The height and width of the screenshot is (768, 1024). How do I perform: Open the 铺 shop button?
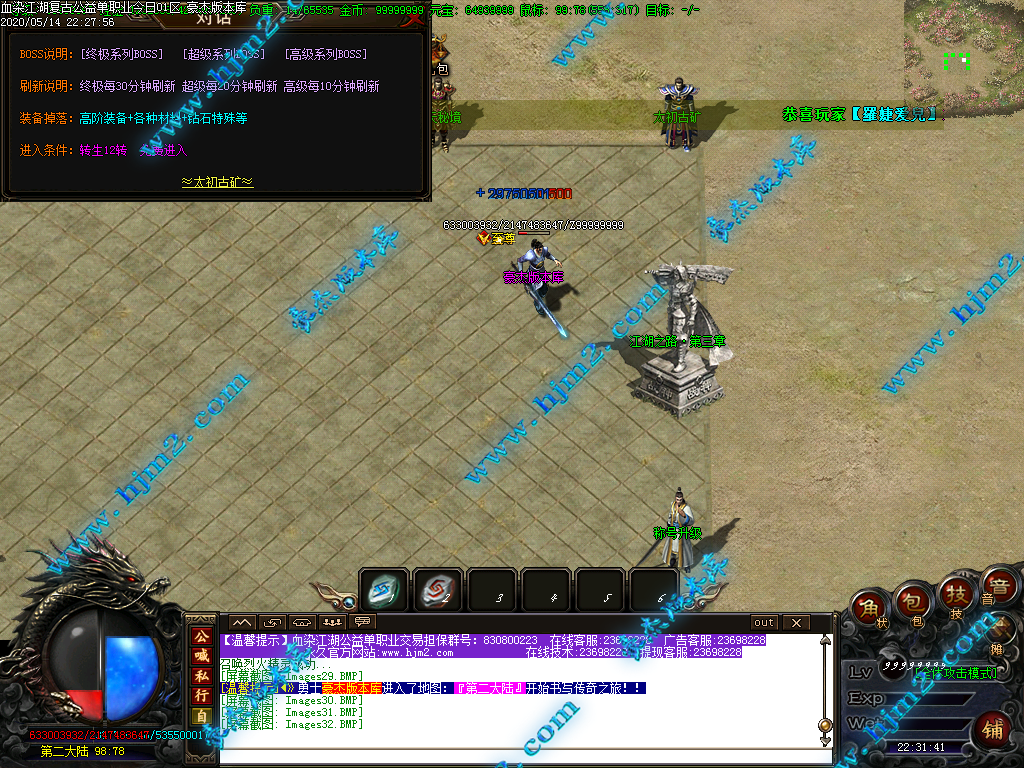pyautogui.click(x=992, y=728)
